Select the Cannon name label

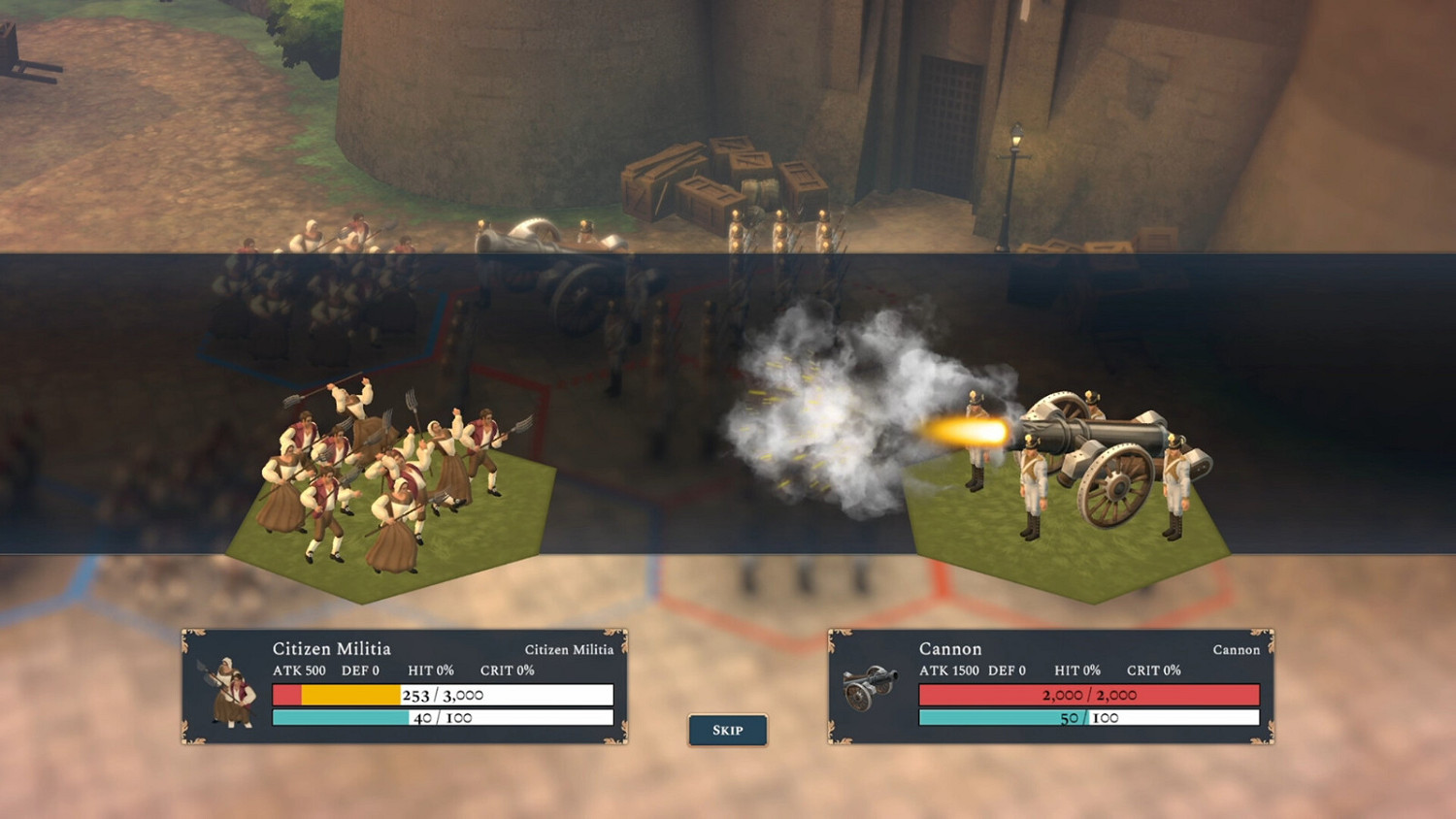coord(950,648)
